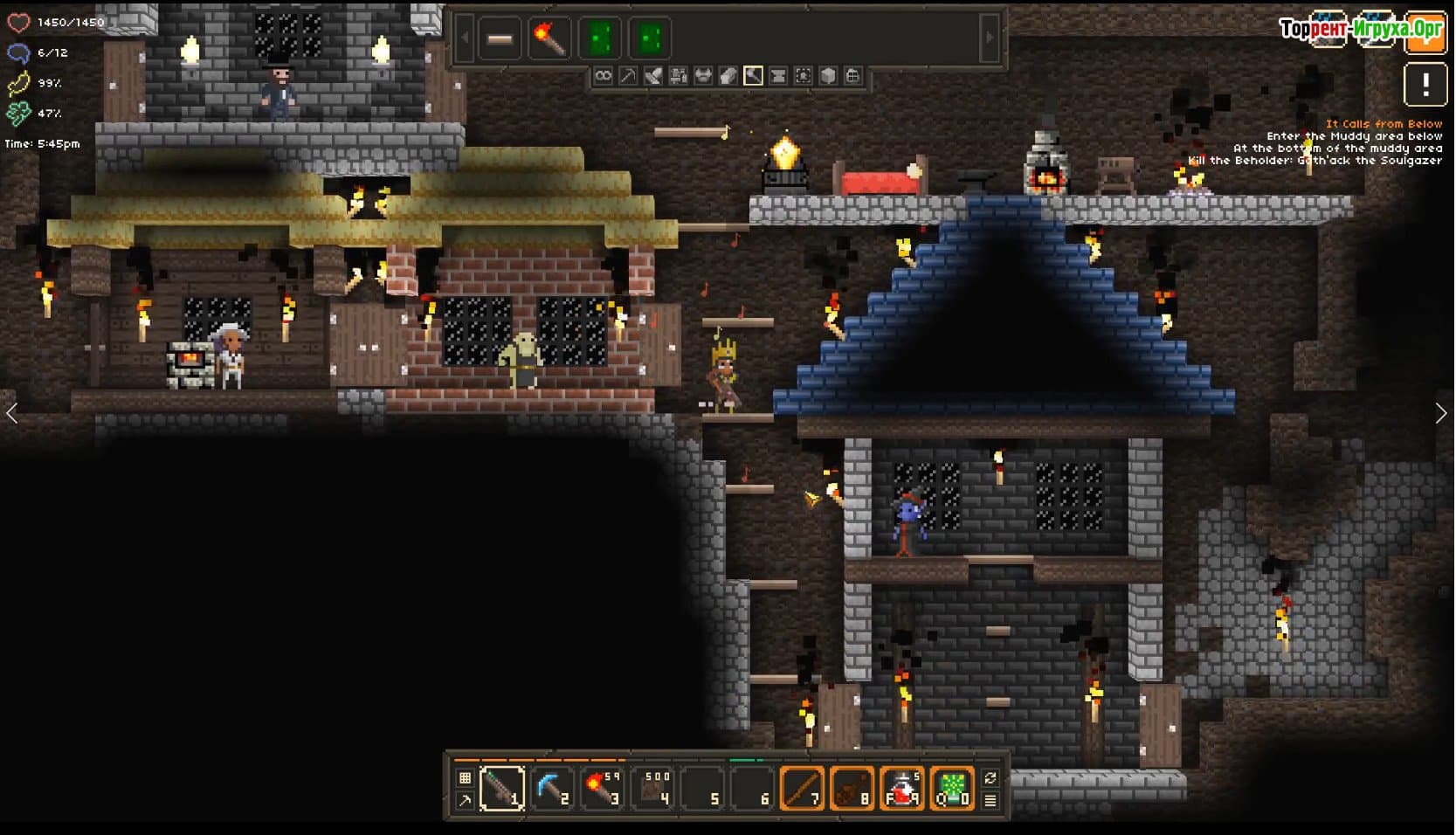The height and width of the screenshot is (835, 1456).
Task: Switch to the pickaxe tools crafting category
Action: coord(628,76)
